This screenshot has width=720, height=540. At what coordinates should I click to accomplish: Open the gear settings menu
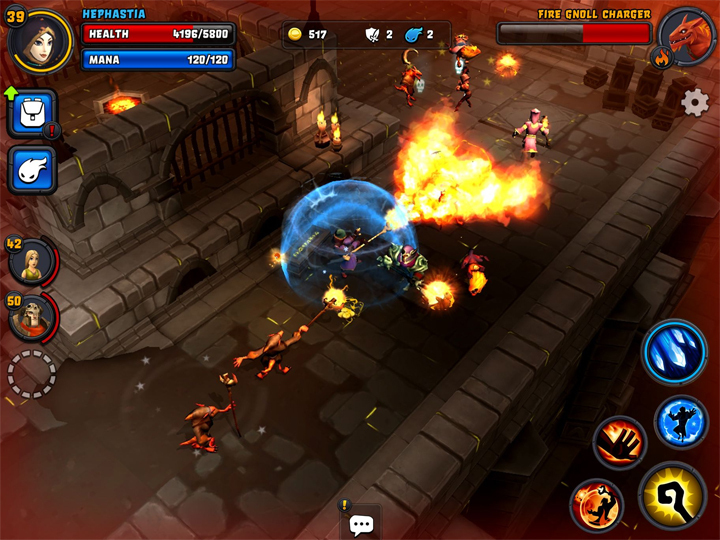(x=694, y=102)
